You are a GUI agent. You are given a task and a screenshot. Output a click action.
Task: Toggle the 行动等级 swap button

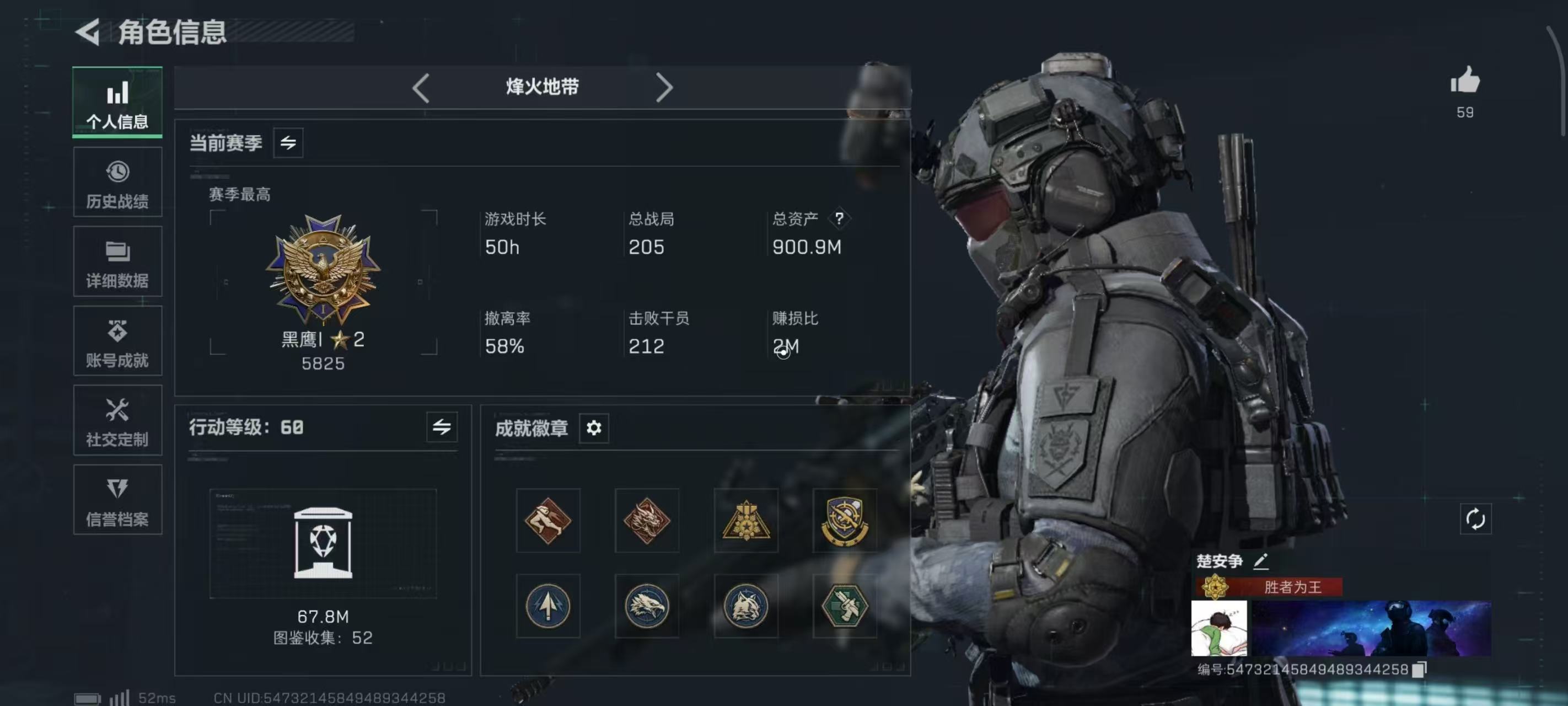441,427
